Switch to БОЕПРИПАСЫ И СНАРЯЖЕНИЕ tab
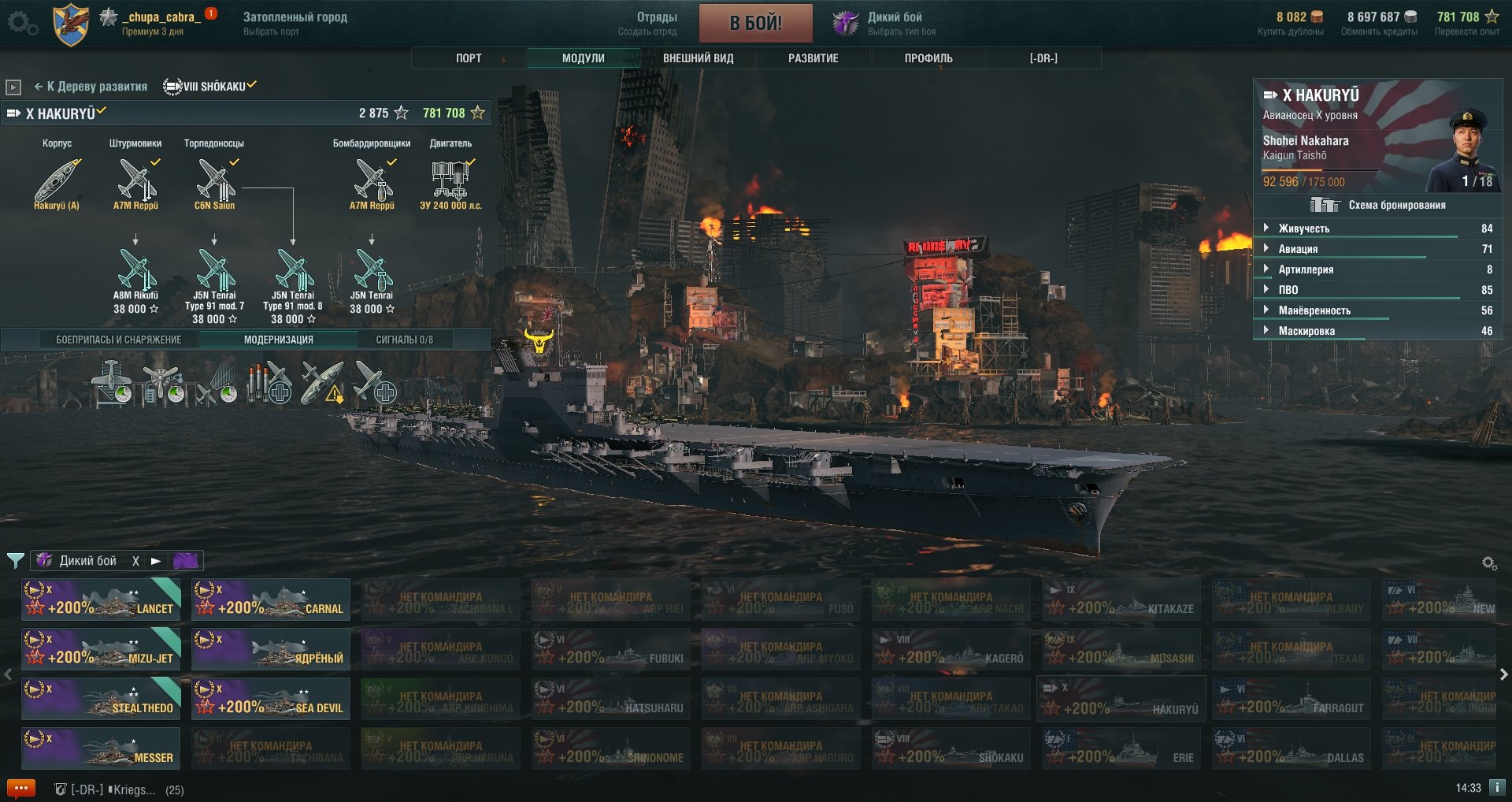The width and height of the screenshot is (1512, 802). point(119,340)
